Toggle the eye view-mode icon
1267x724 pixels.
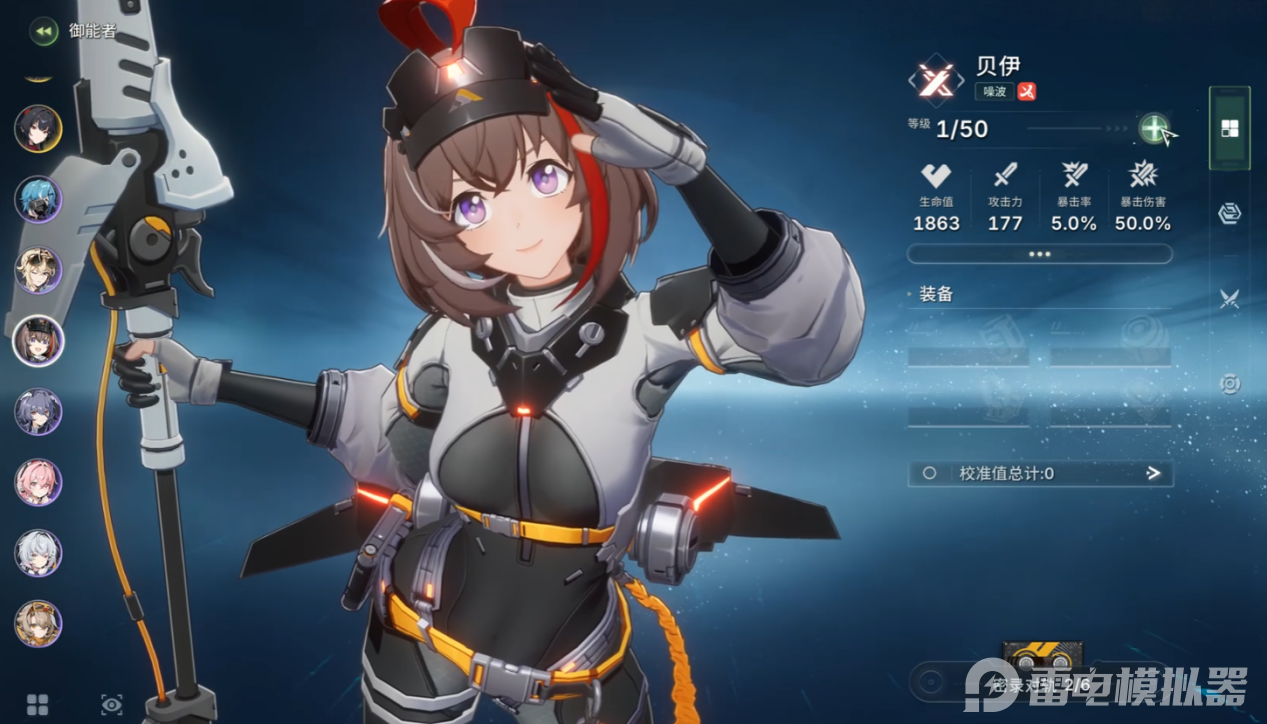(111, 704)
